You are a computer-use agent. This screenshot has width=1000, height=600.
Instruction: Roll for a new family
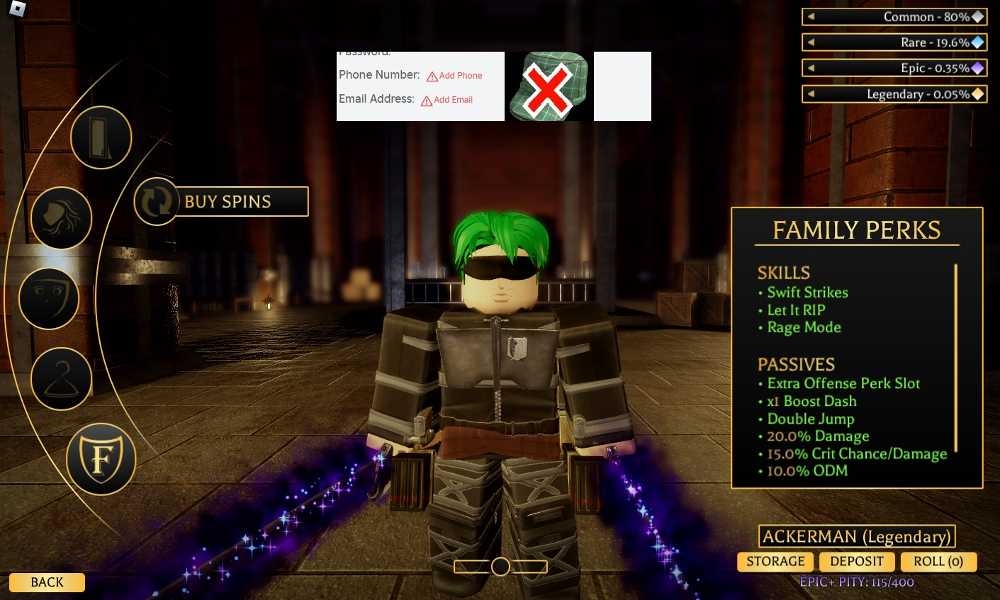coord(938,562)
